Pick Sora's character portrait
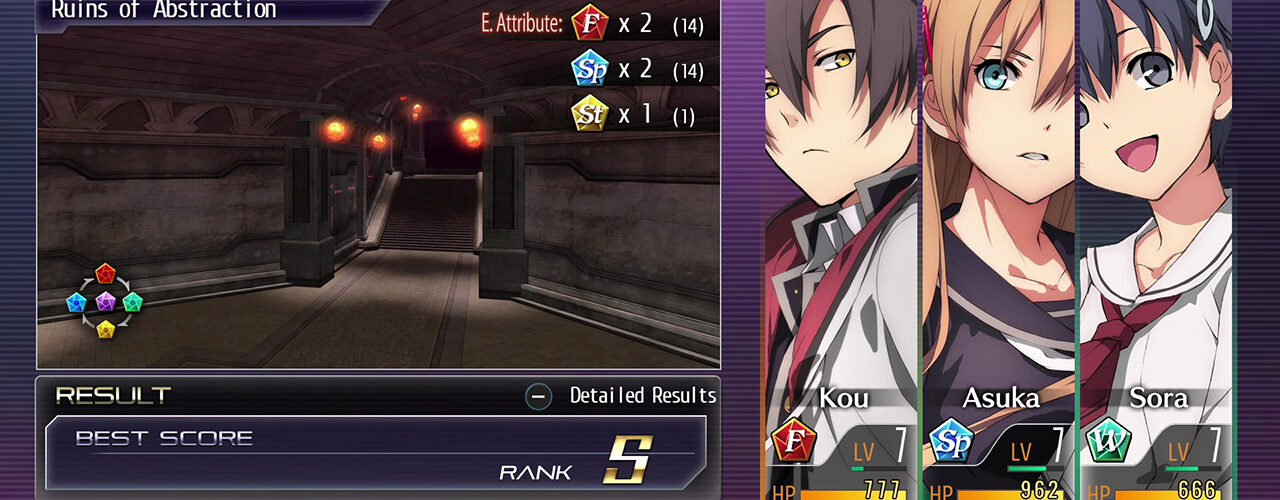The height and width of the screenshot is (500, 1280). (x=1155, y=200)
